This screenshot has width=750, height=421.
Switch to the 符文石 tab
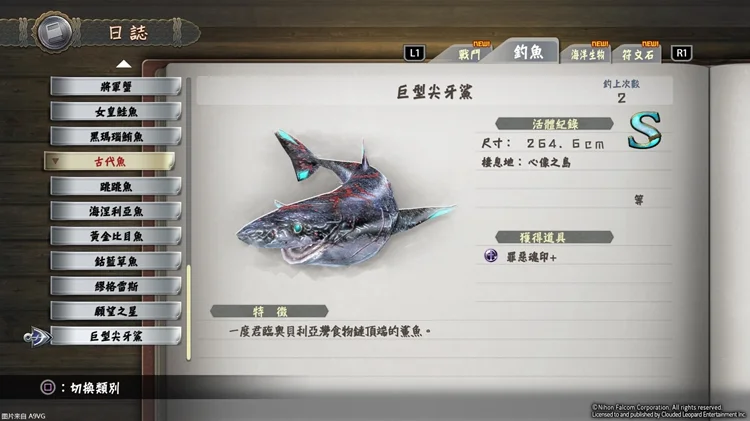pos(639,54)
